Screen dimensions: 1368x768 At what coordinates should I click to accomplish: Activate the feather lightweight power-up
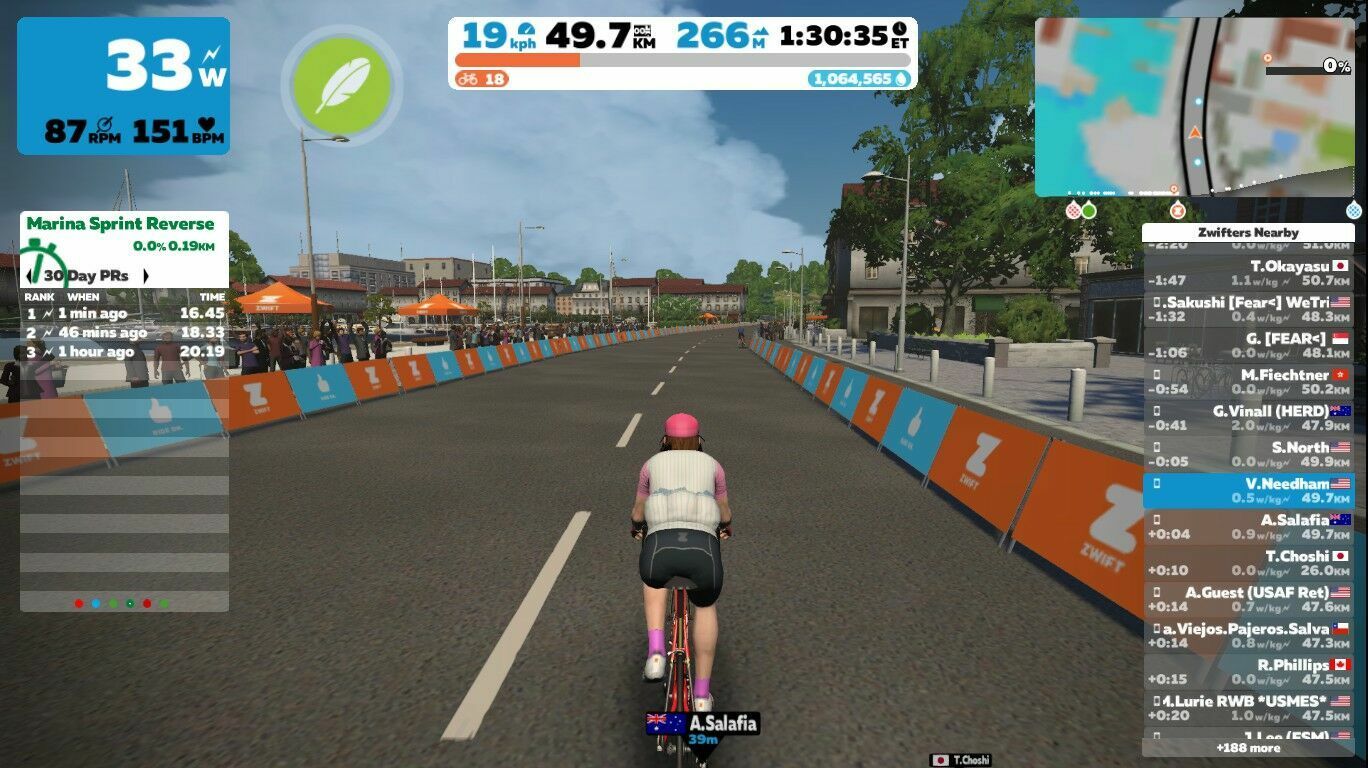tap(342, 86)
